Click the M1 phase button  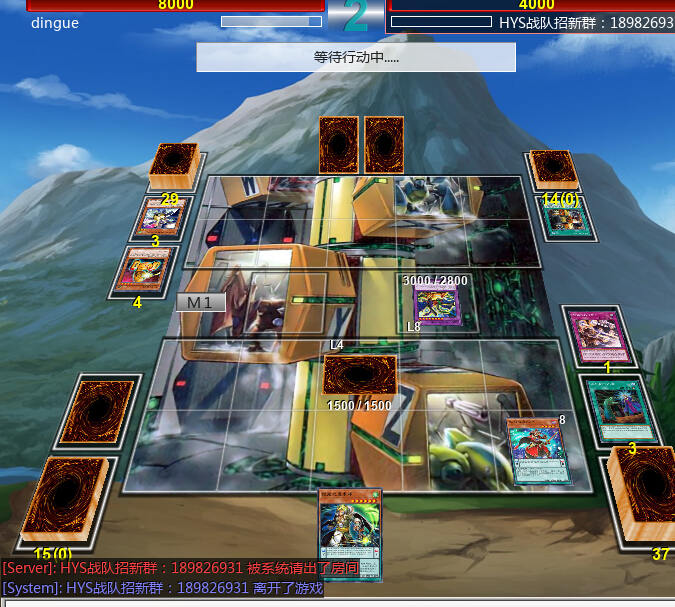[x=200, y=302]
